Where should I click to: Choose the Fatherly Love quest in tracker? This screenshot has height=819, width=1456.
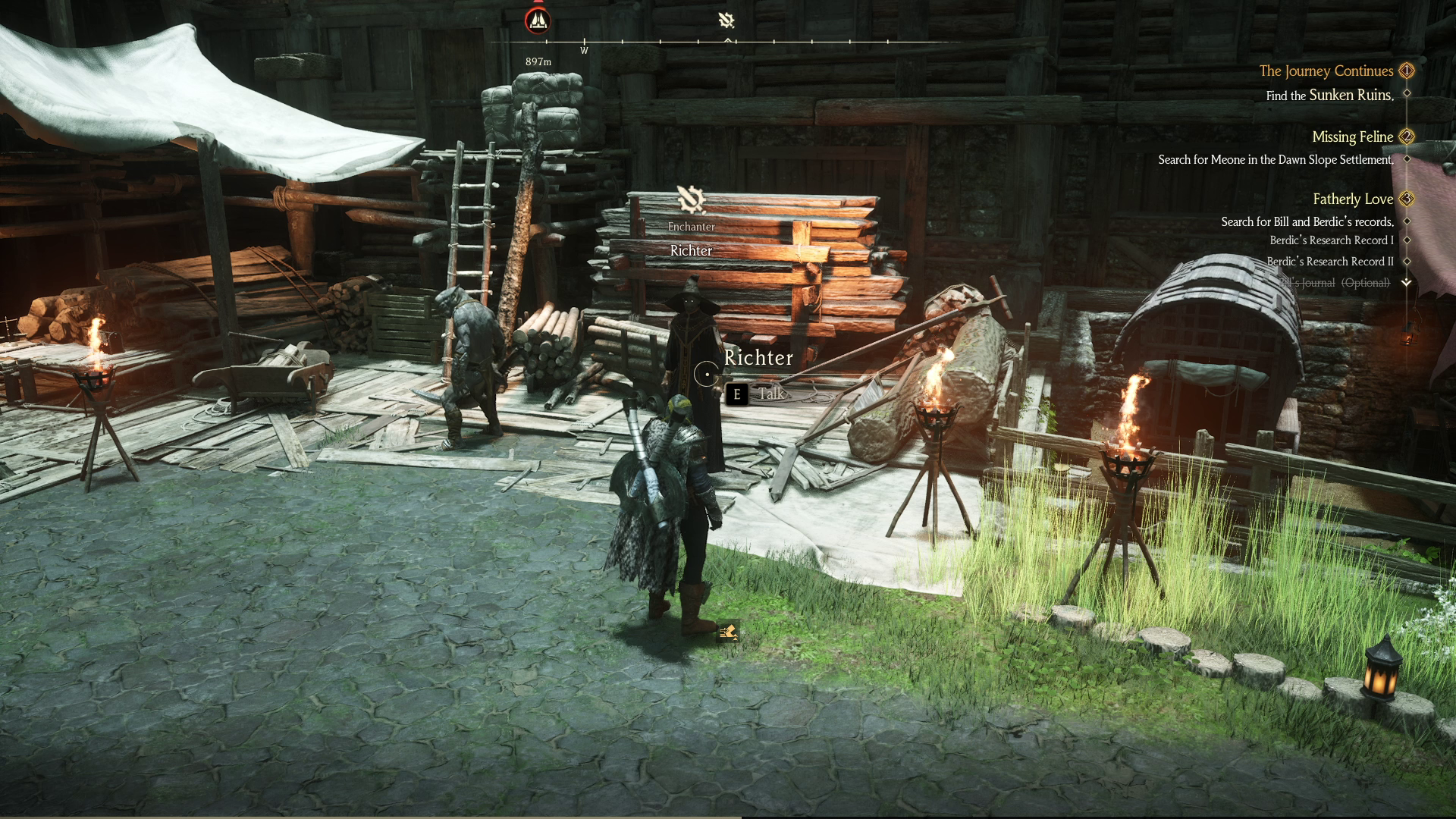(x=1353, y=199)
